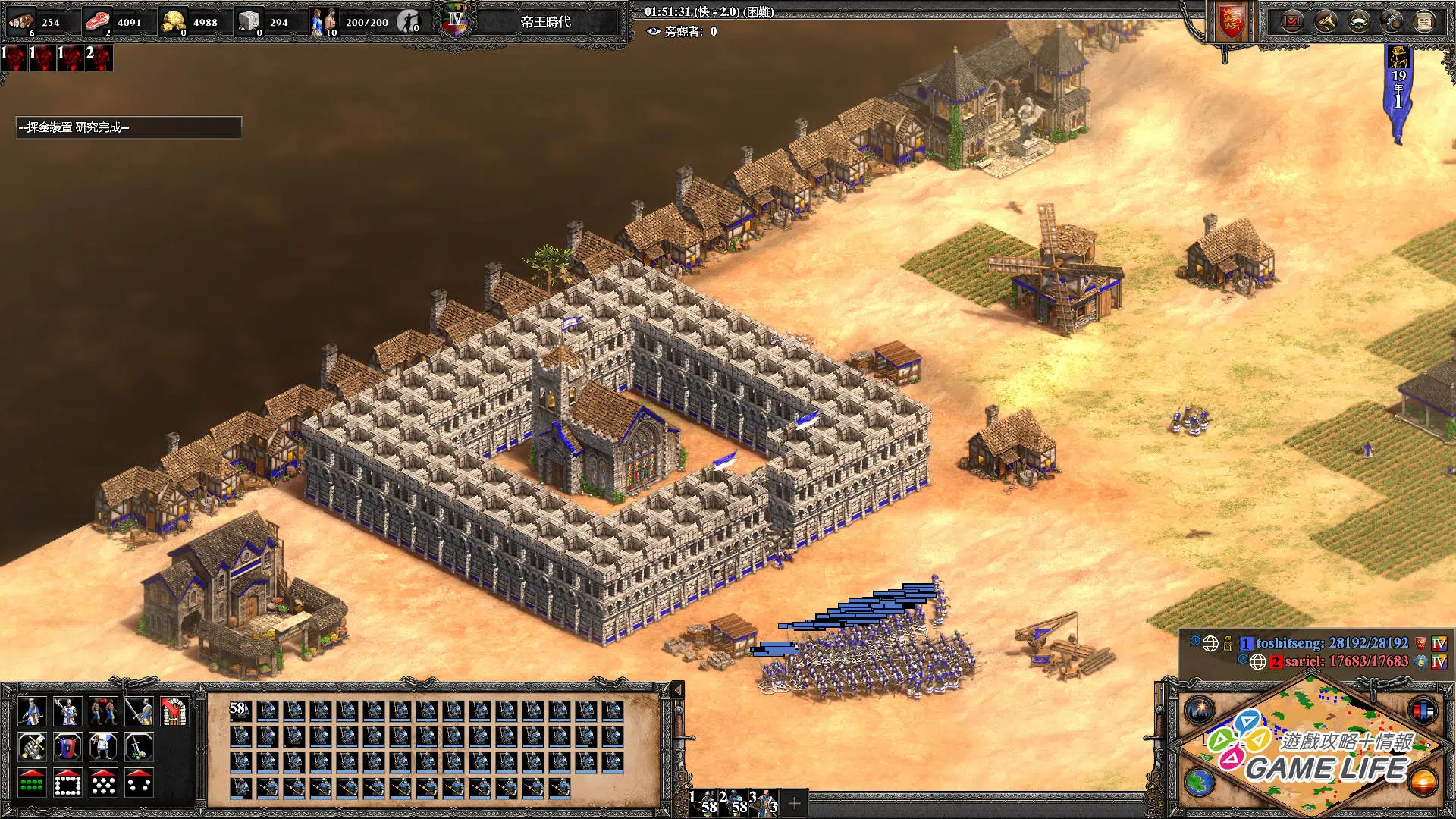This screenshot has width=1456, height=819.
Task: Select the garrison gate command icon
Action: click(174, 711)
